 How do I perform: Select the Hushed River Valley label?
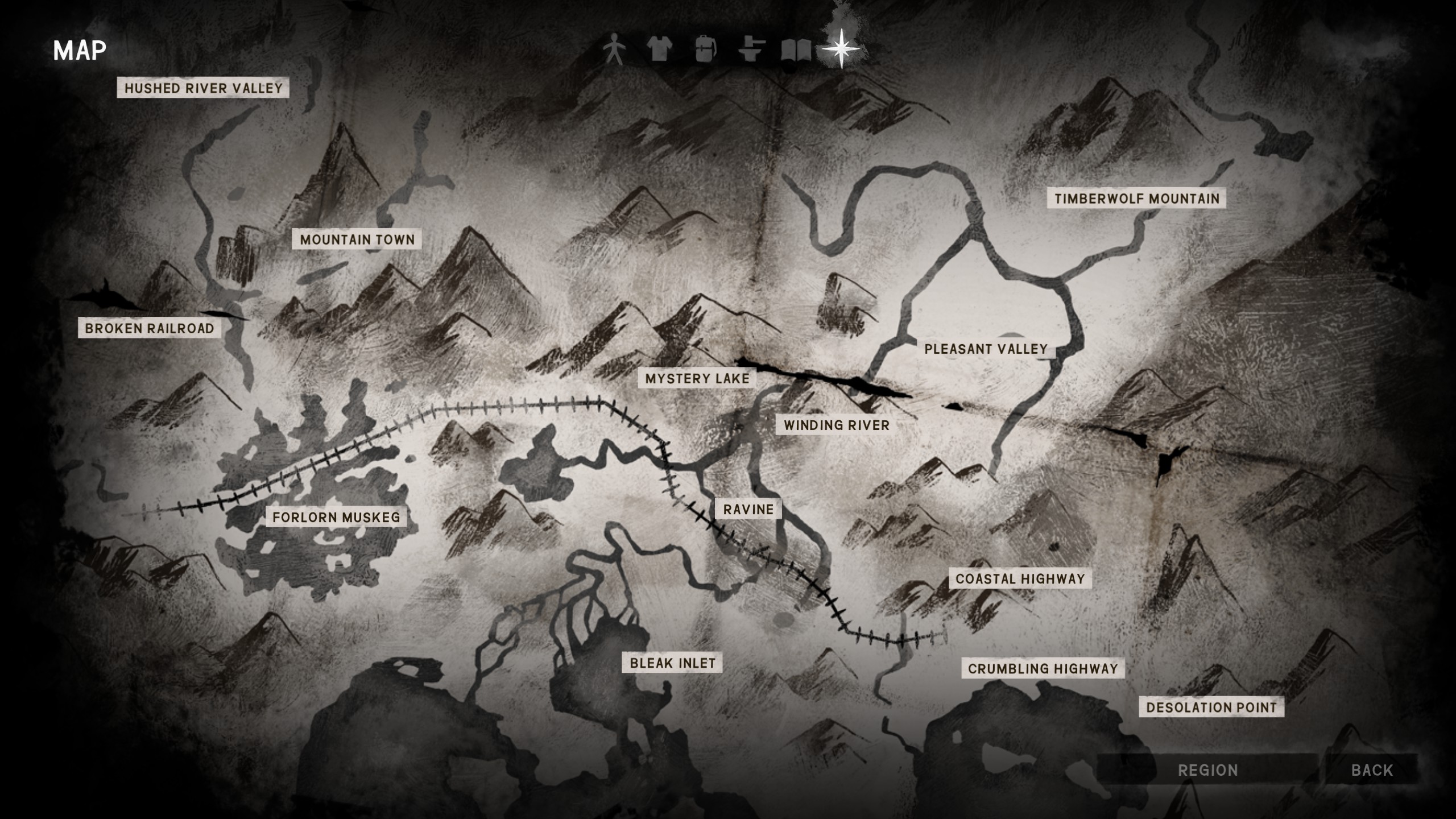click(x=203, y=88)
